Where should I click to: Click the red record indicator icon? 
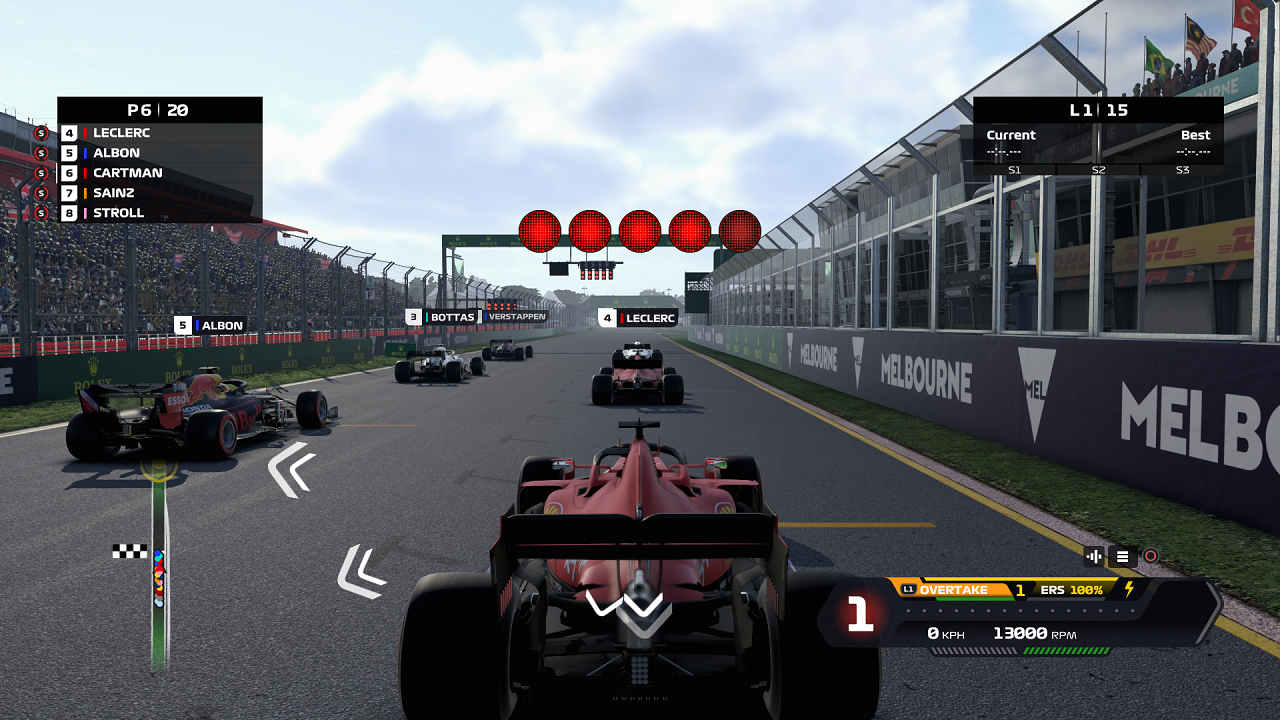click(x=1150, y=555)
